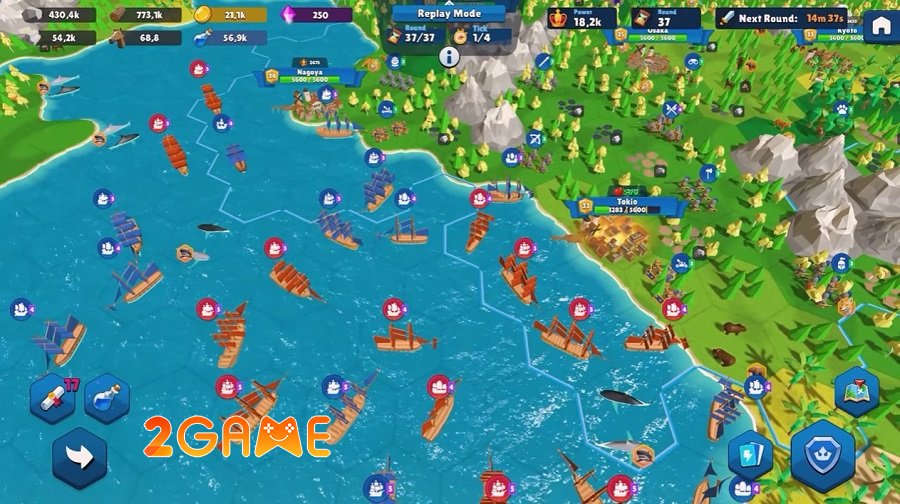The width and height of the screenshot is (900, 504).
Task: Click the white curved arrow button
Action: click(79, 458)
